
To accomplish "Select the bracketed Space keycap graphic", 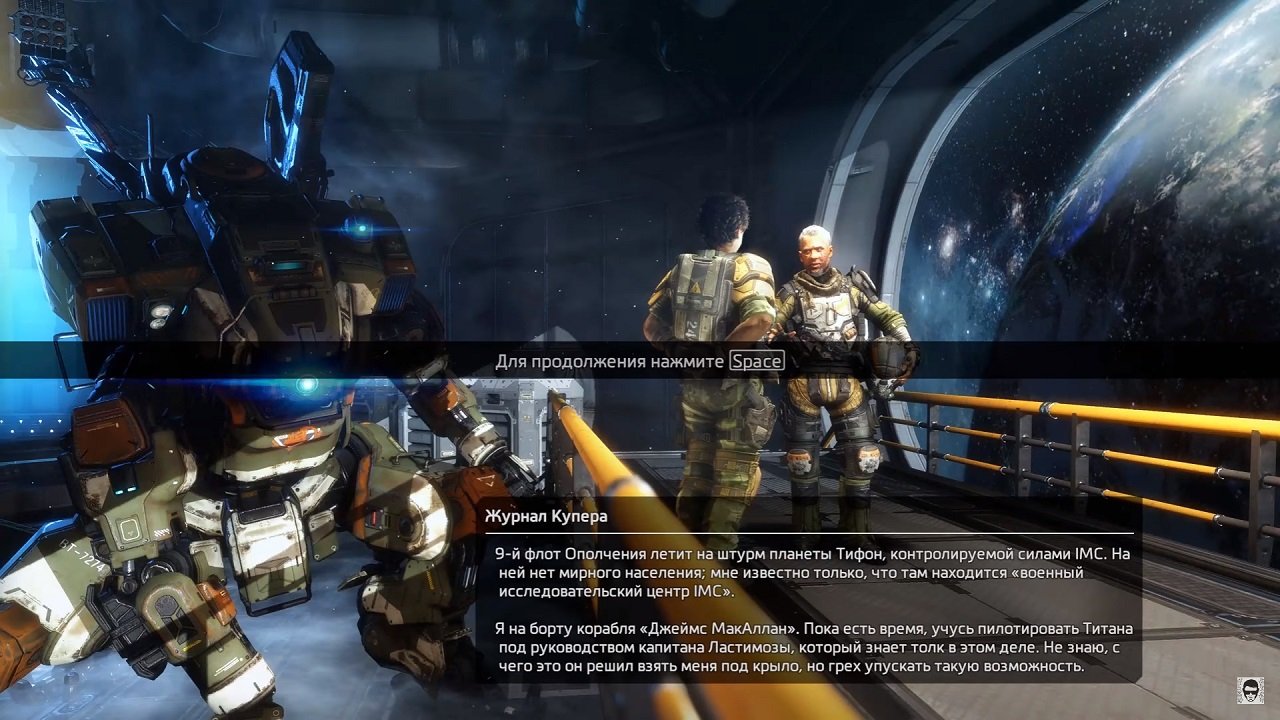I will 757,361.
